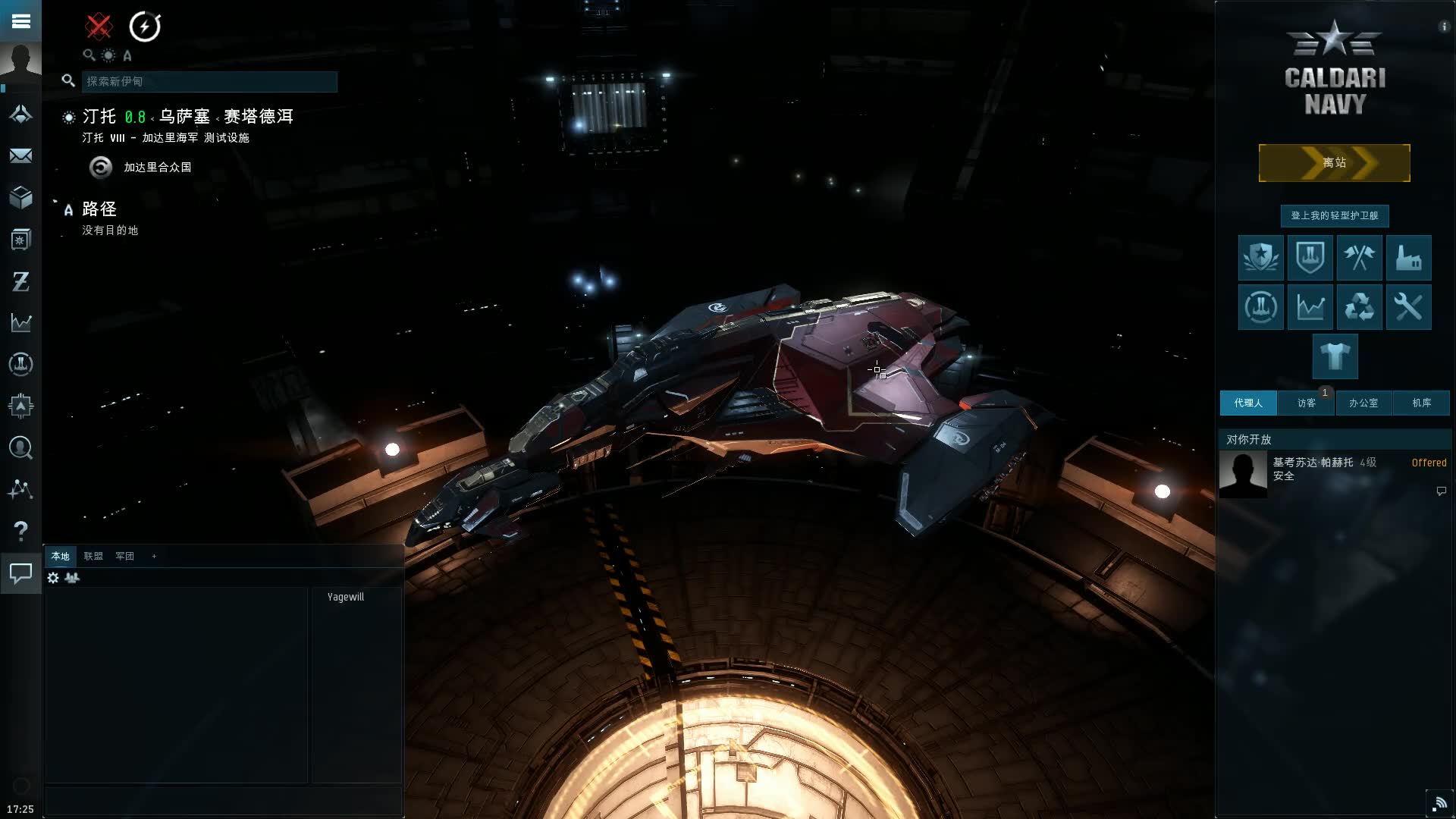
Task: Switch chat to the 军团 corporation tab
Action: pos(124,556)
